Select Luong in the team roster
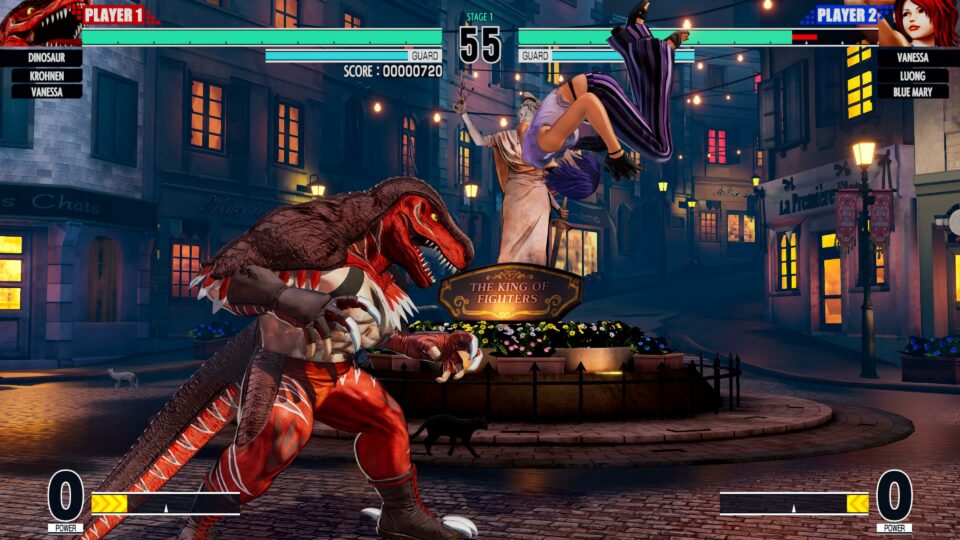The width and height of the screenshot is (960, 540). pos(912,75)
